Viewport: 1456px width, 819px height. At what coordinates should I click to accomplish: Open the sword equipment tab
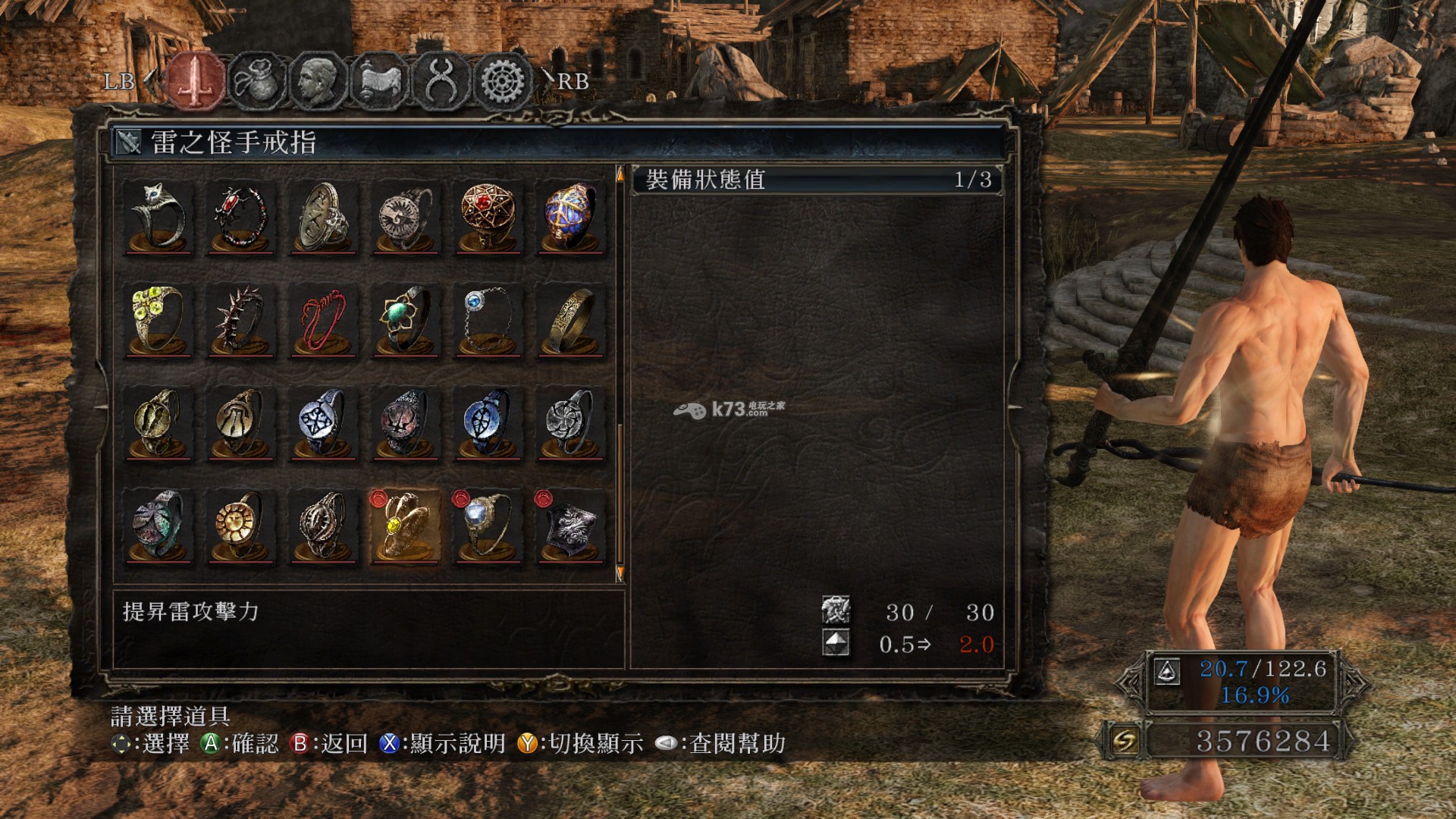click(196, 80)
